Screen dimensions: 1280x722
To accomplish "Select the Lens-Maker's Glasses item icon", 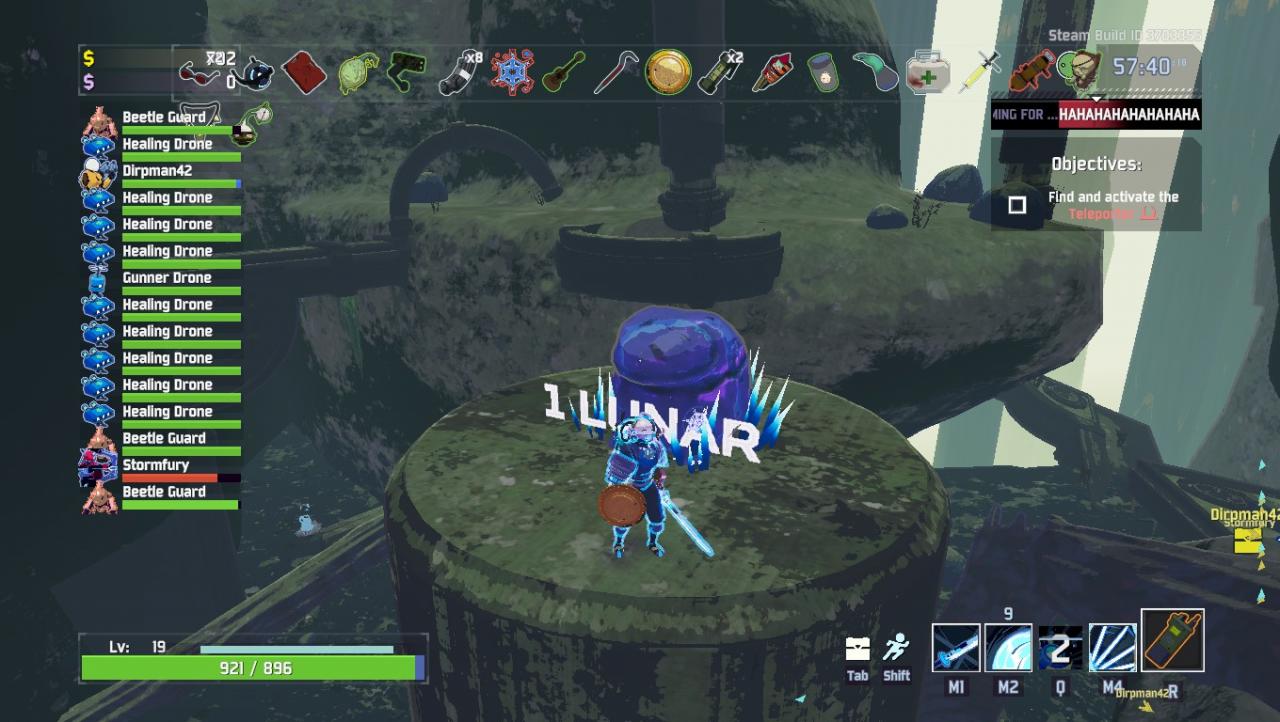I will pos(199,73).
